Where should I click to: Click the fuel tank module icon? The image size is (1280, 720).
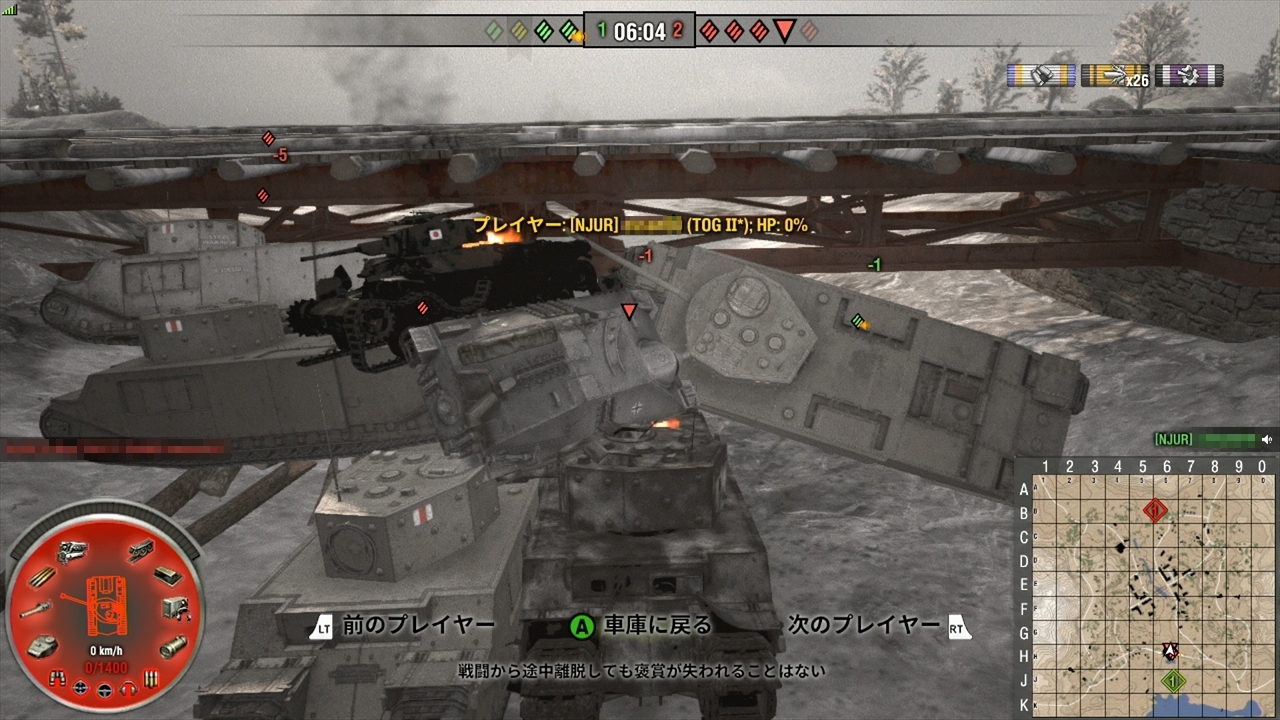point(172,646)
